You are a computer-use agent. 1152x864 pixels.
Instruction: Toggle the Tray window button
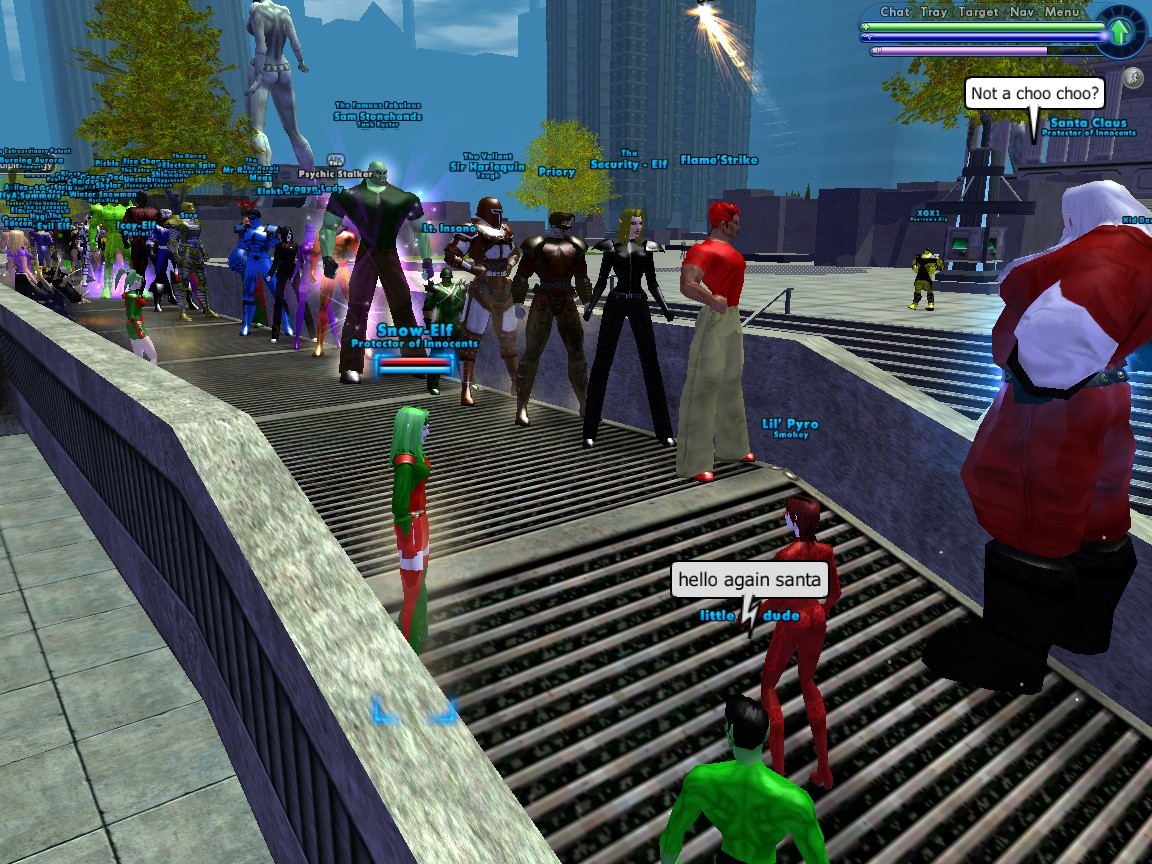pos(934,12)
